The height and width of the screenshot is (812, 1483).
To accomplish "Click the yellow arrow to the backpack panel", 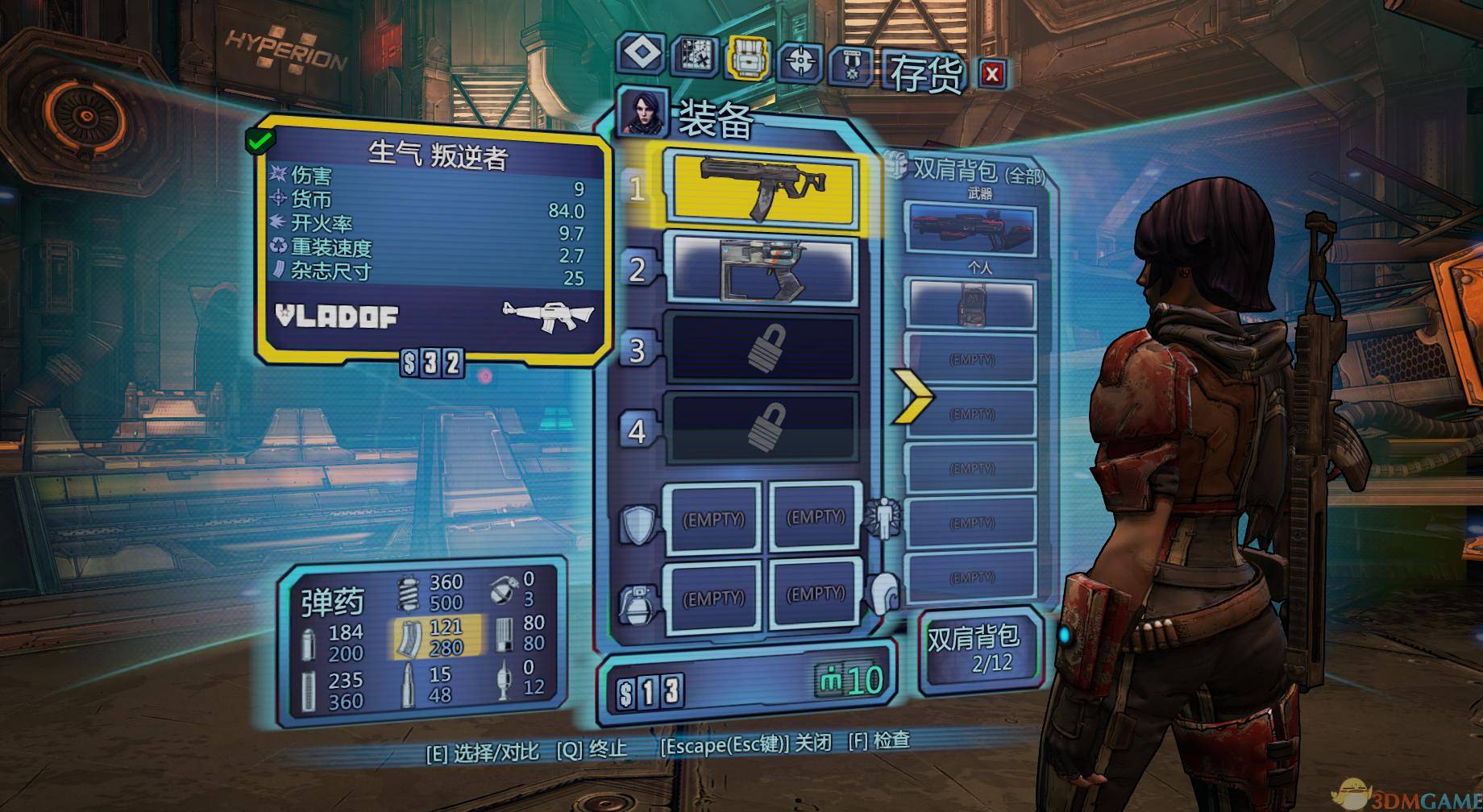I will point(912,396).
